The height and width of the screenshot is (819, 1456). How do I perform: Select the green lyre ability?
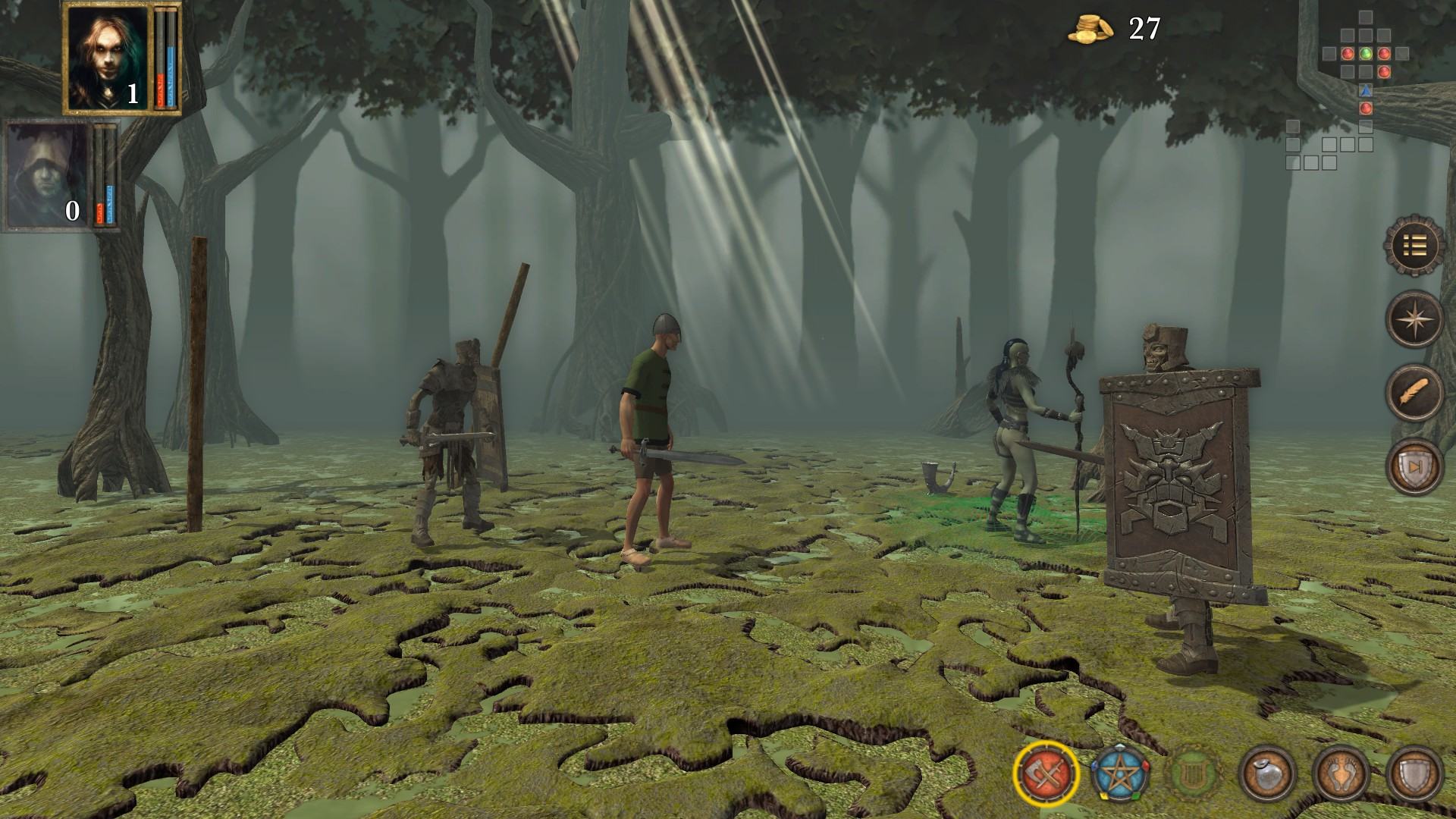click(1194, 774)
